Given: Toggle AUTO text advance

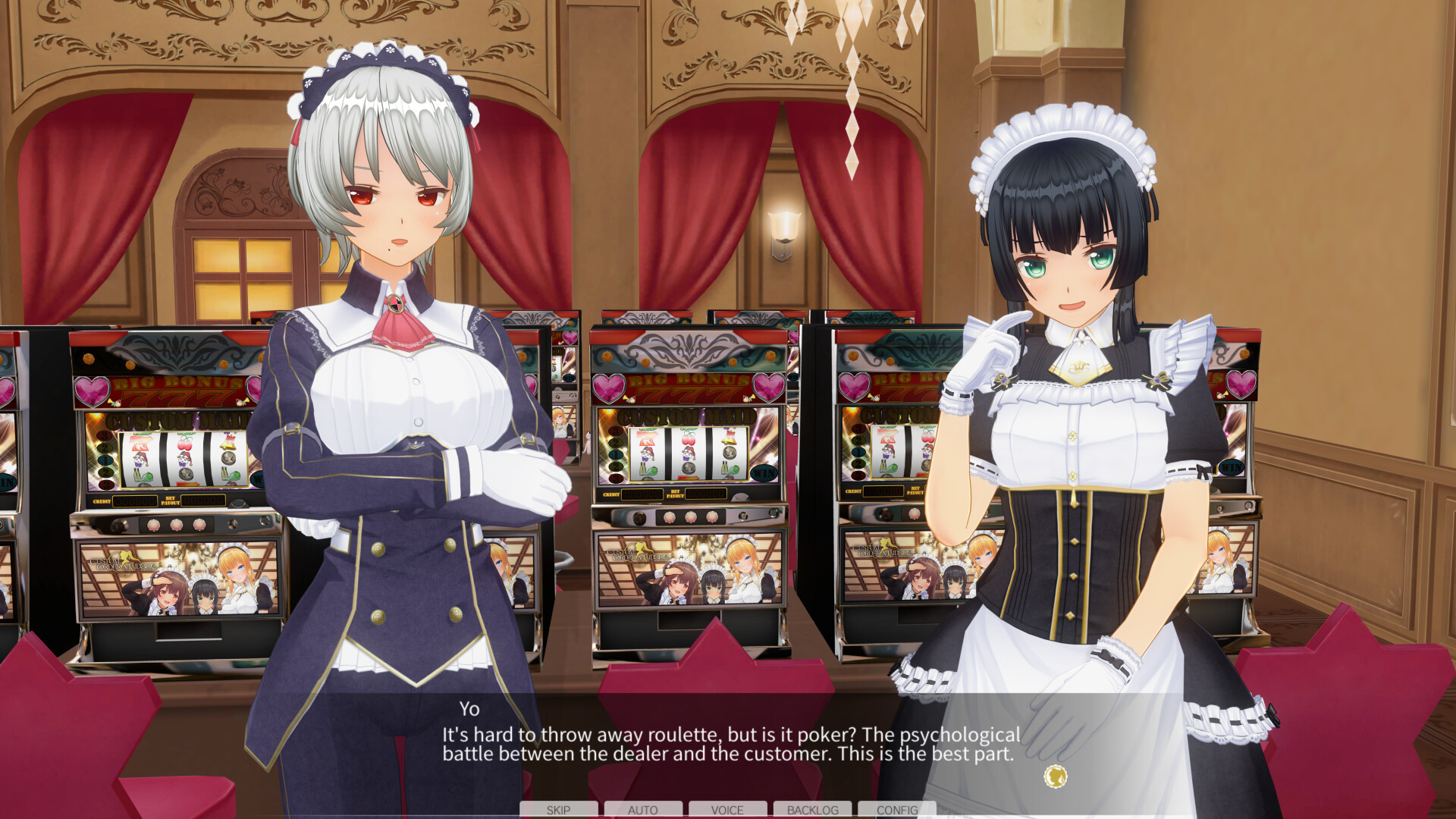Looking at the screenshot, I should click(x=643, y=810).
